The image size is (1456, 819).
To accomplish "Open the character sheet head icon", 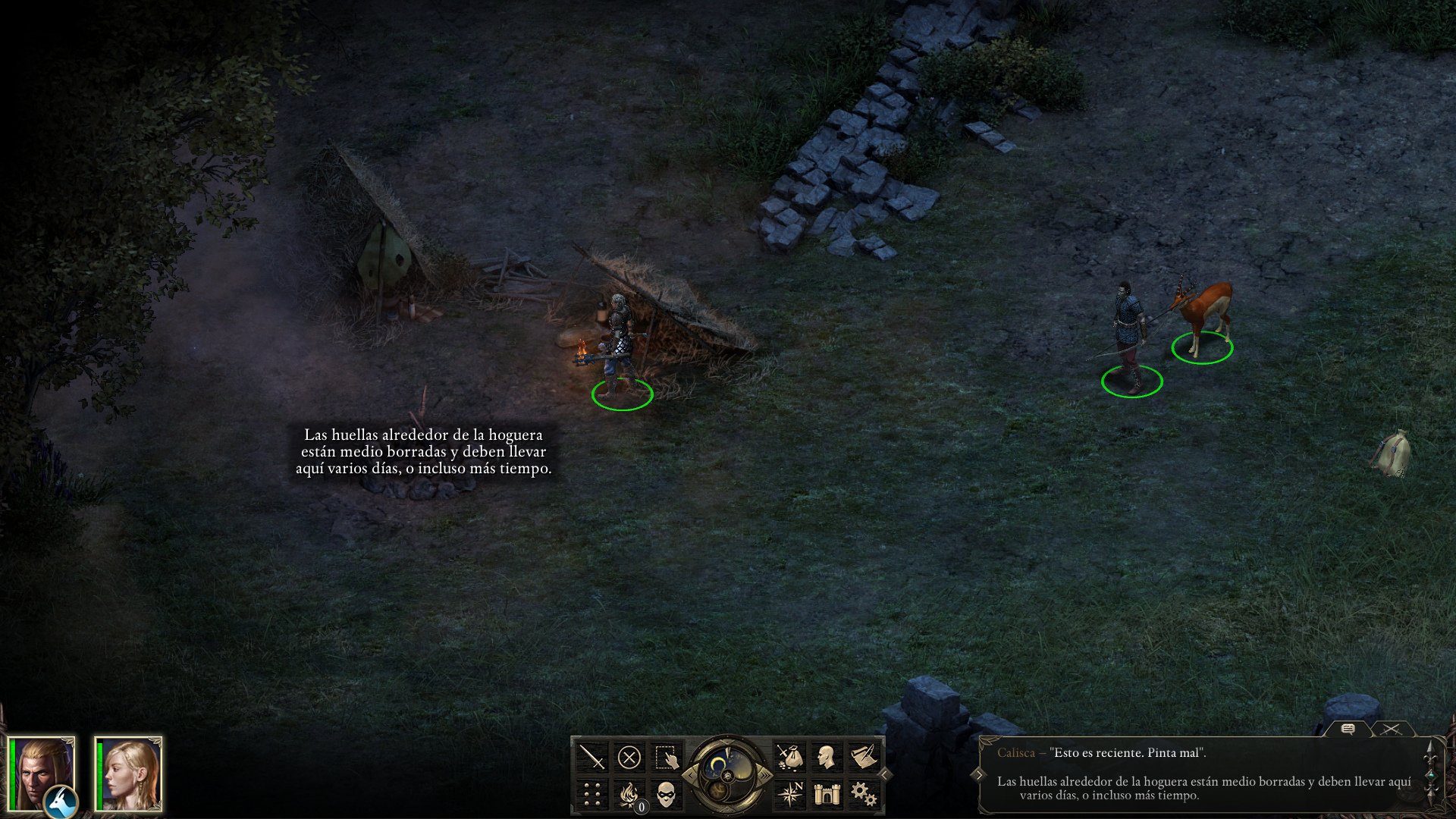I will coord(825,756).
